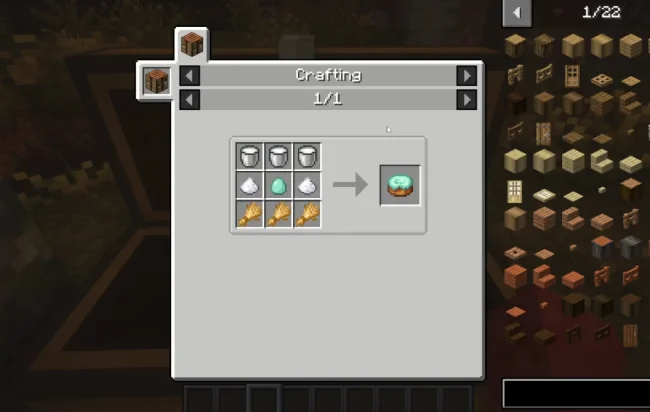Focus the item search box
650x412 pixels.
(575, 393)
